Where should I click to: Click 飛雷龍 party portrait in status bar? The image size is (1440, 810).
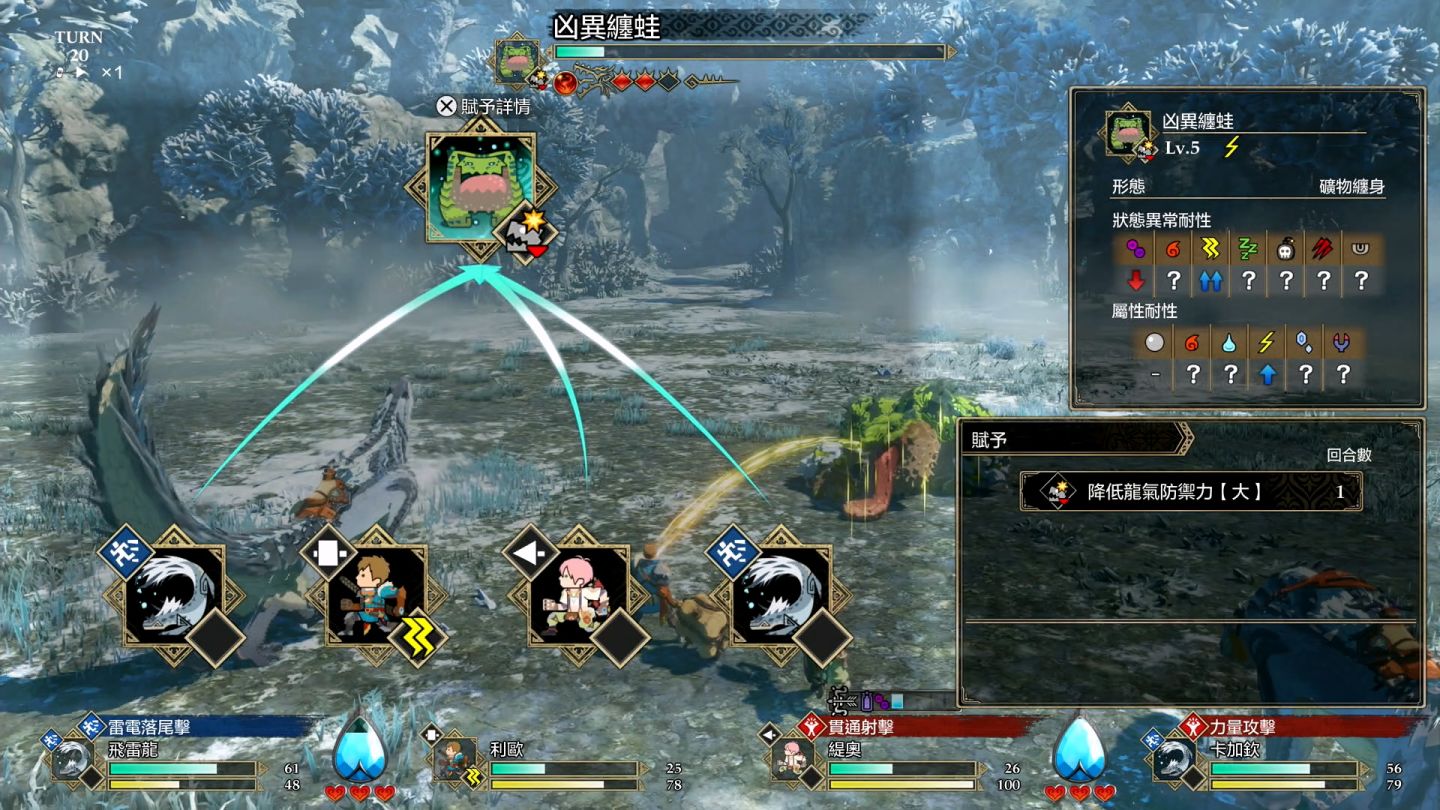(72, 760)
